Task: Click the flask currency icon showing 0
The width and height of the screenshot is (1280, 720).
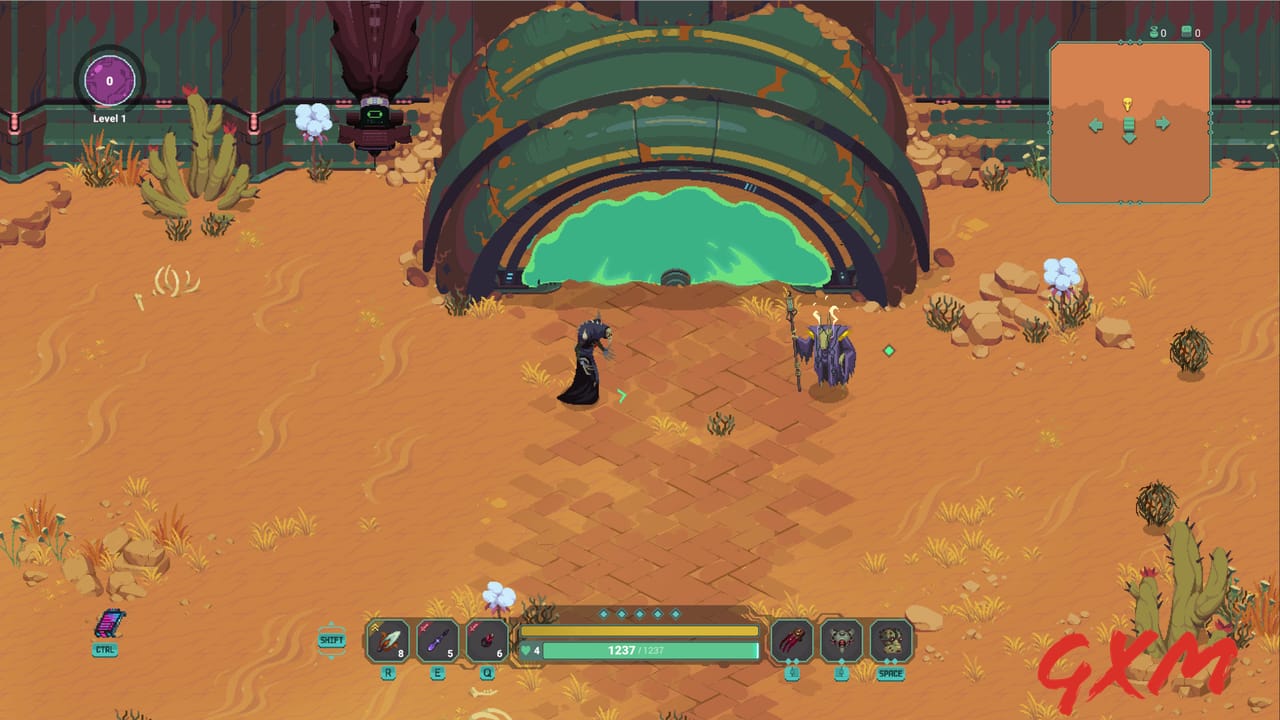Action: pos(1154,32)
